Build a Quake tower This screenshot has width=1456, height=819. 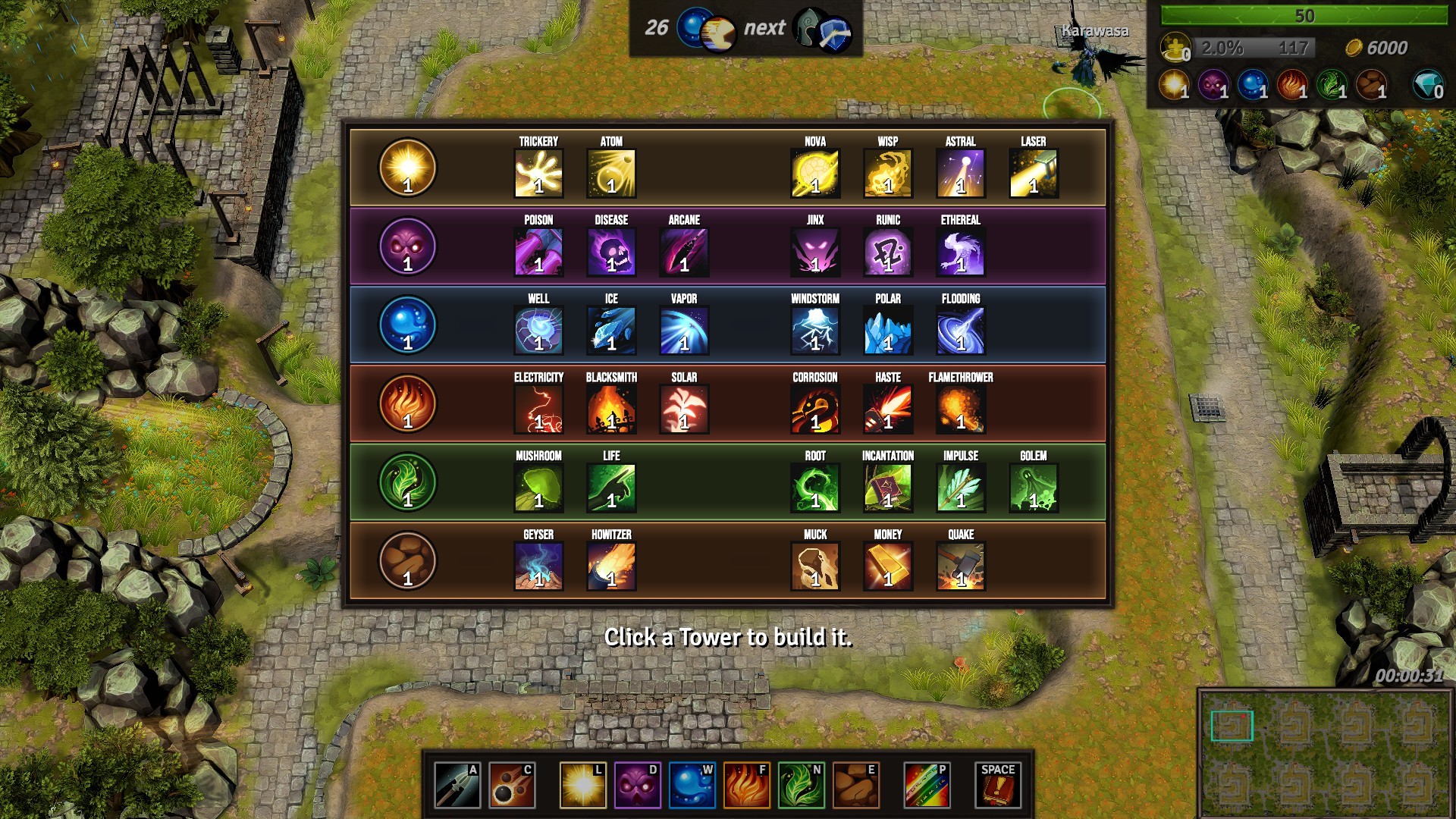pos(960,566)
